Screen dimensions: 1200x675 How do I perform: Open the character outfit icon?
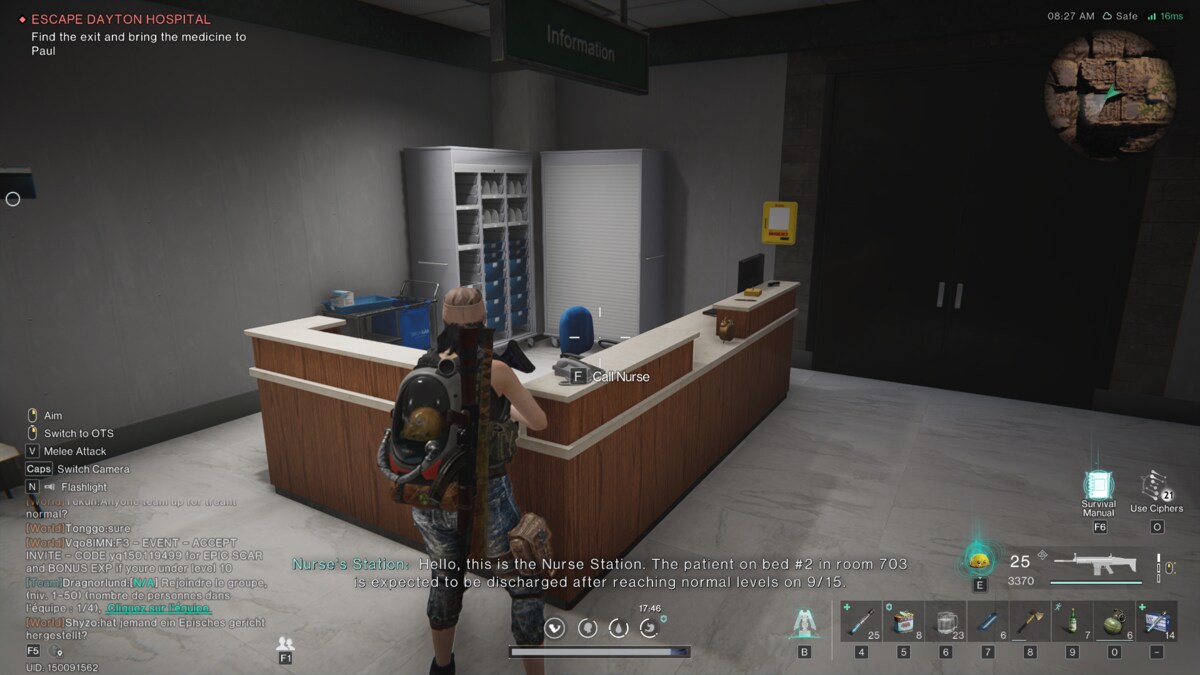[804, 623]
